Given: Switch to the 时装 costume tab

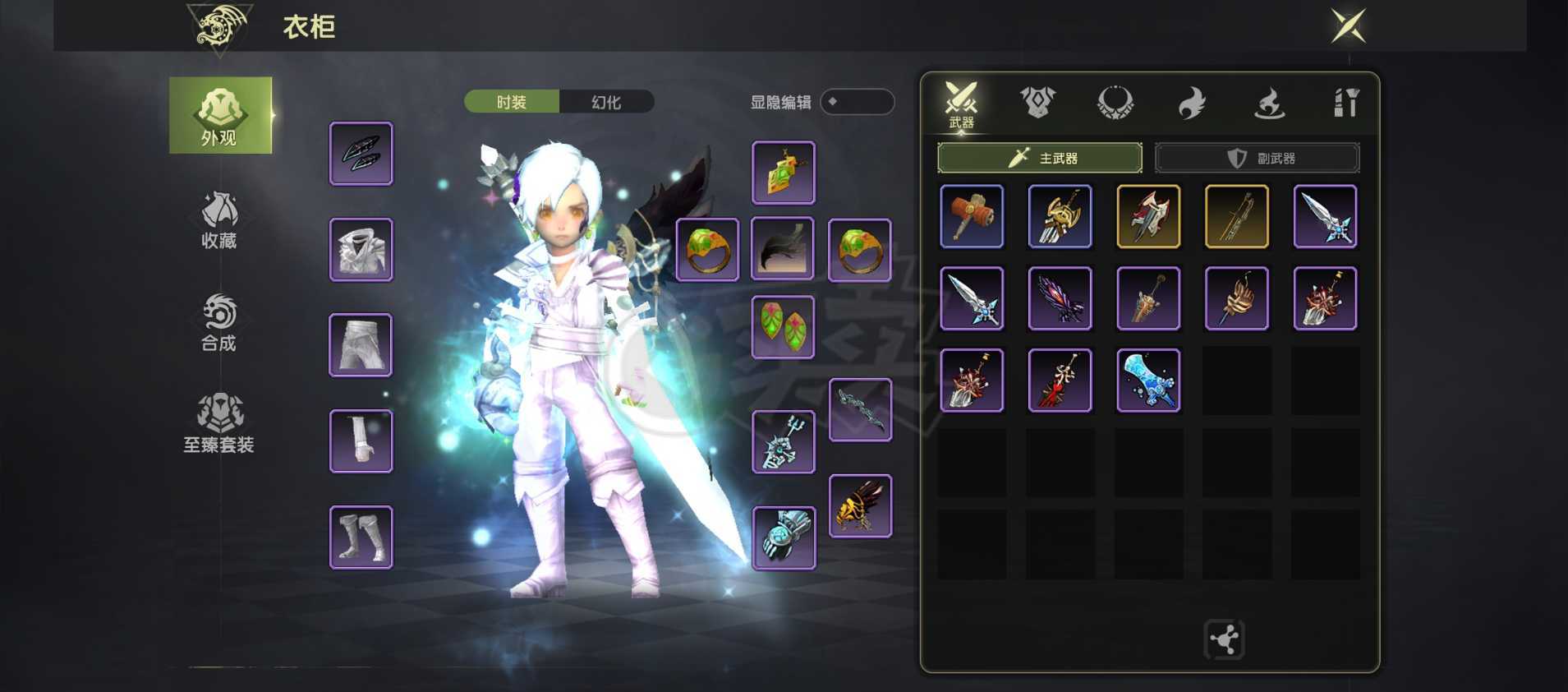Looking at the screenshot, I should [x=512, y=102].
